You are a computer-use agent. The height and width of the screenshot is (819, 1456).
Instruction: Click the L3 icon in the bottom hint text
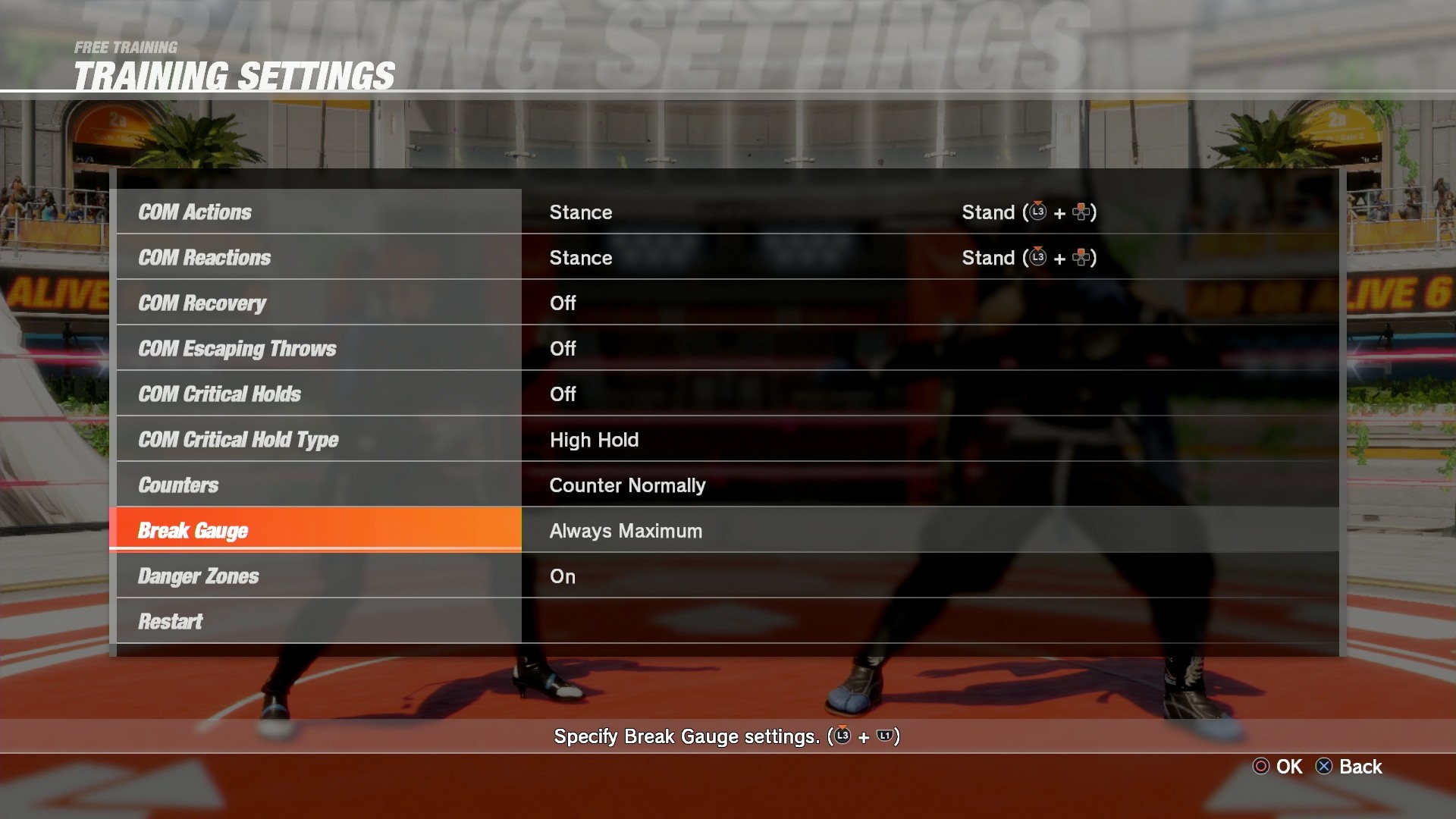tap(842, 736)
